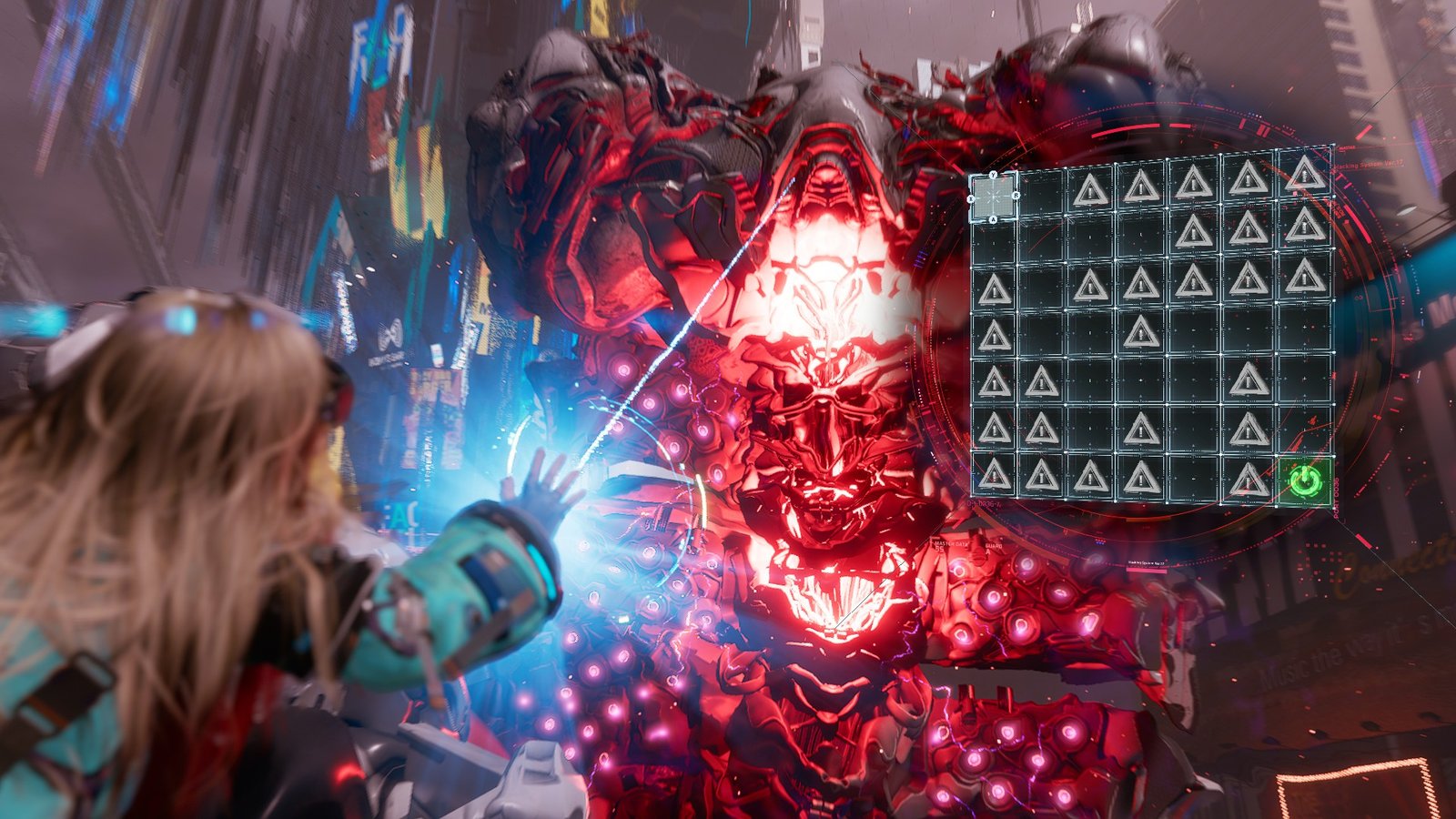1456x819 pixels.
Task: Click the A button prompt below the cursor tile
Action: (x=994, y=219)
